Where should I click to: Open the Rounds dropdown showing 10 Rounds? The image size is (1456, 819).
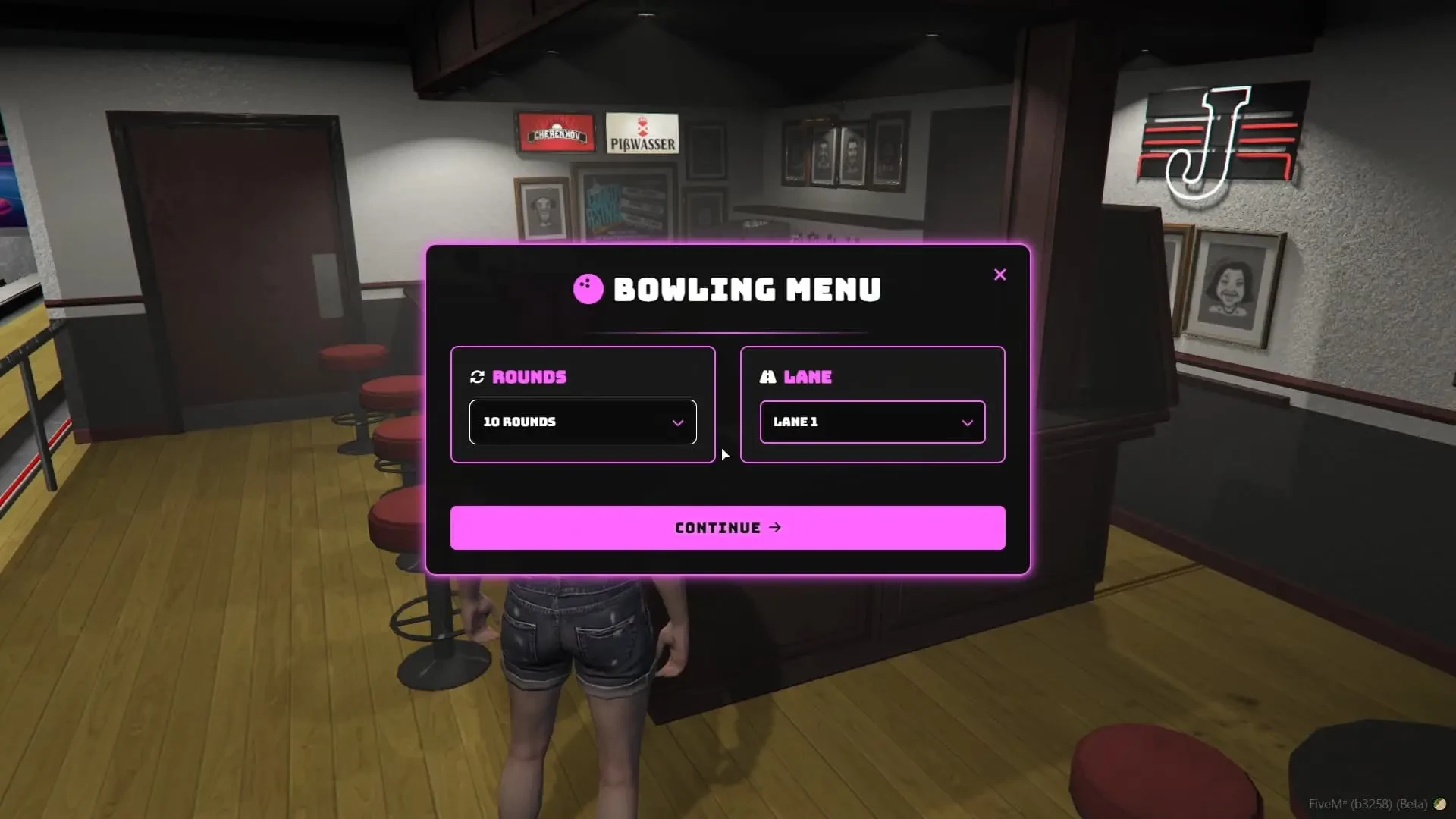click(x=582, y=422)
